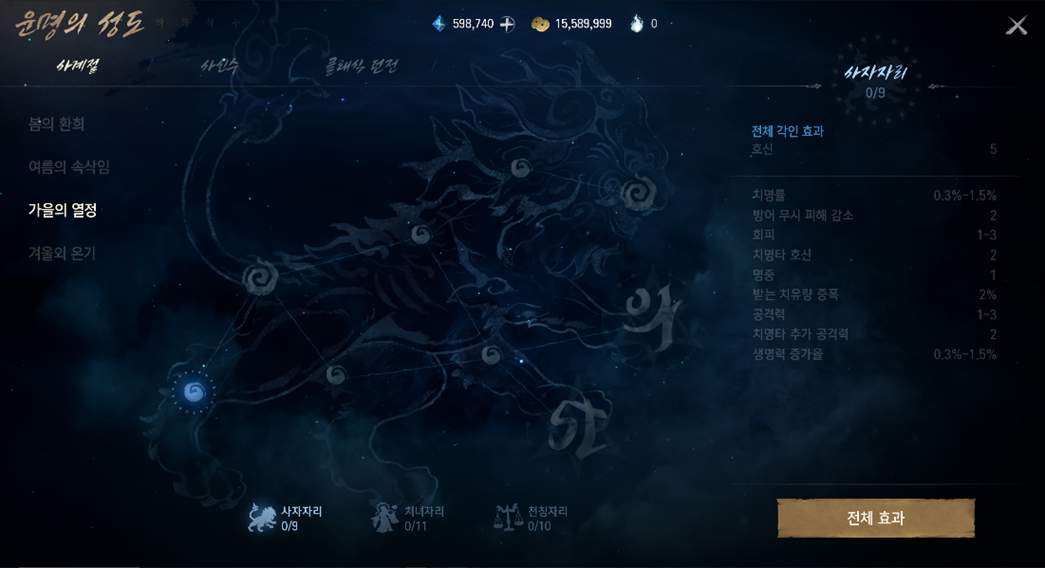Screen dimensions: 1045x568
Task: Select the 가을의 열정 entry
Action: 63,210
